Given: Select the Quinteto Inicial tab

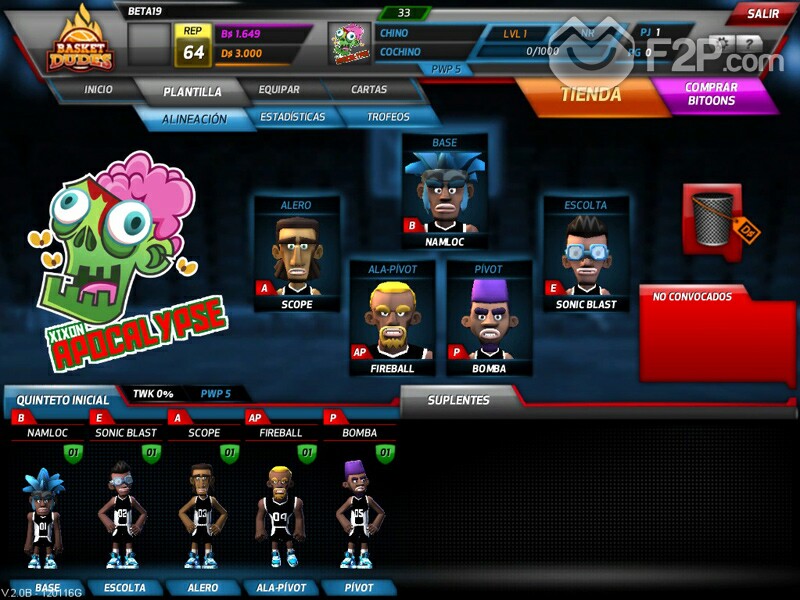Looking at the screenshot, I should click(62, 400).
